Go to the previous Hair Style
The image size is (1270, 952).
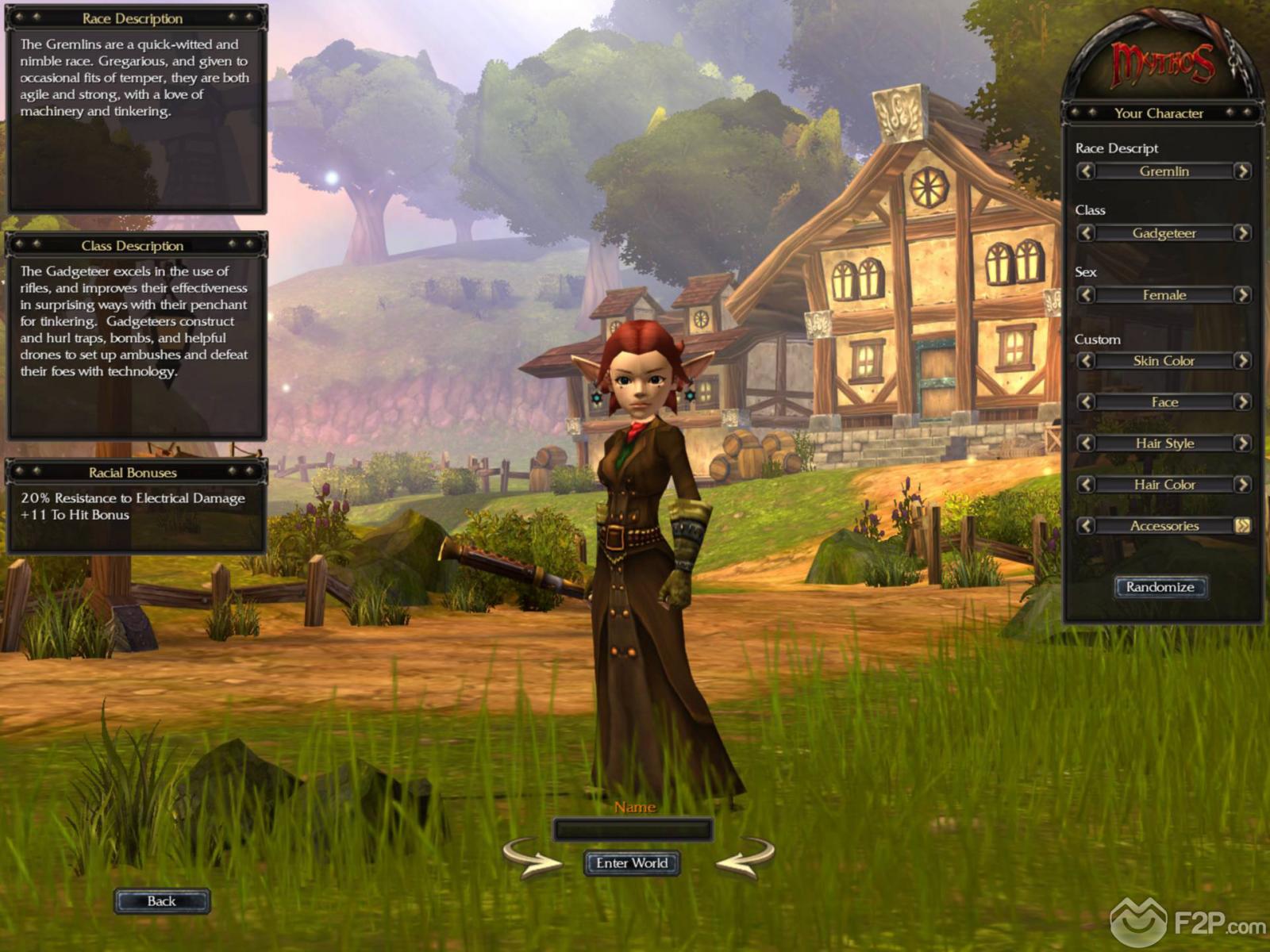pos(1086,443)
